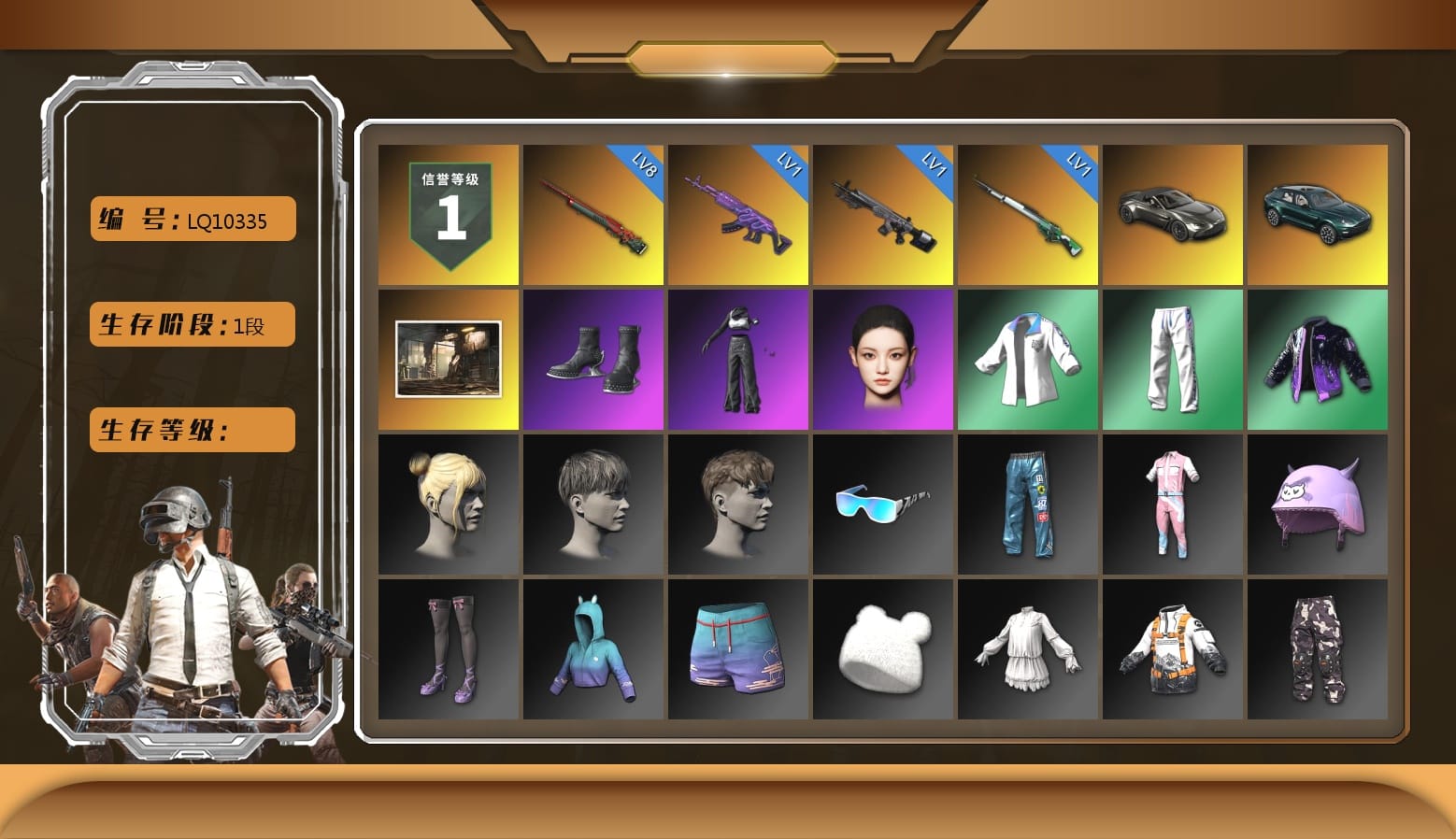Select the silver LV1 marksman rifle

[882, 213]
